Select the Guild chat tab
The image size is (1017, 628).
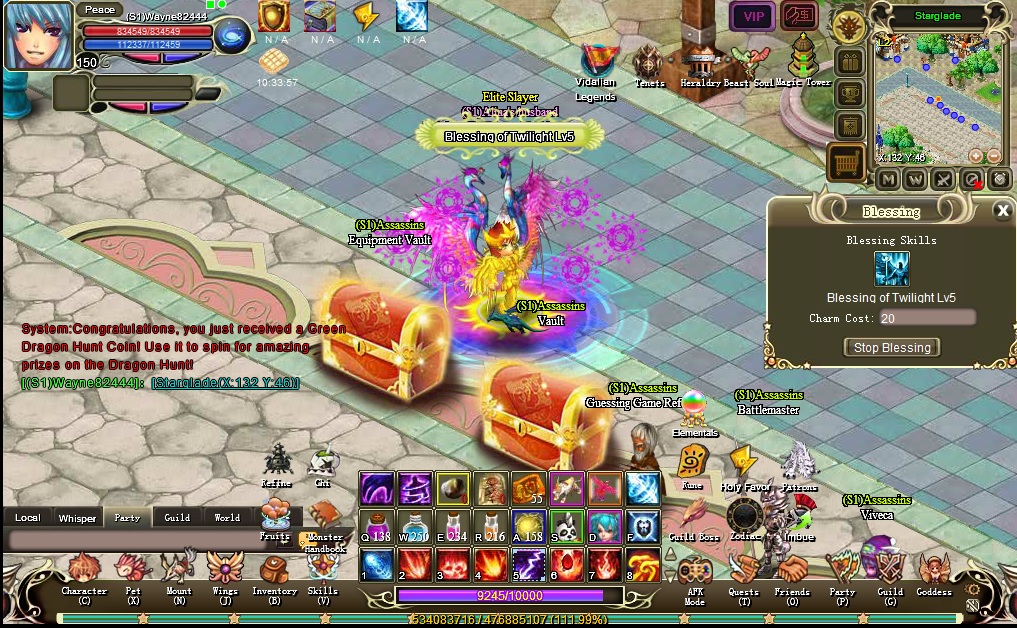[x=177, y=517]
